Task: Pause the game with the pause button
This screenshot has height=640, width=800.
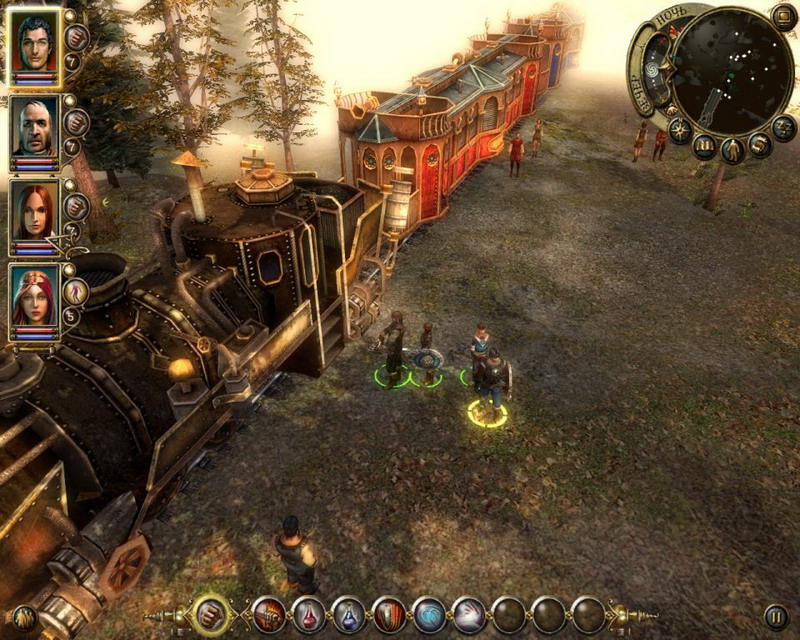Action: (775, 616)
